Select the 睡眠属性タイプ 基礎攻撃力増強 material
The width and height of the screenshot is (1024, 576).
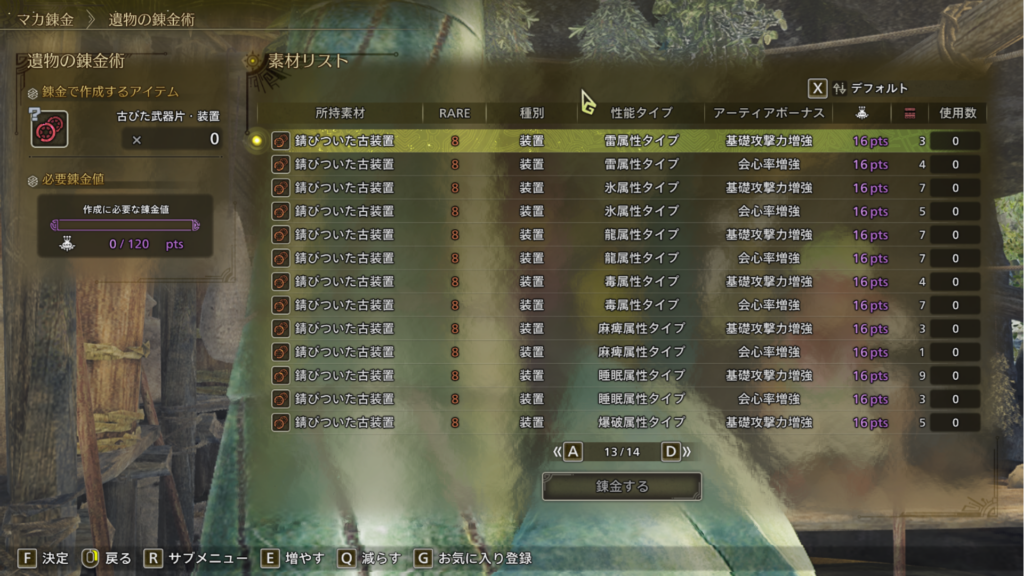pyautogui.click(x=620, y=376)
